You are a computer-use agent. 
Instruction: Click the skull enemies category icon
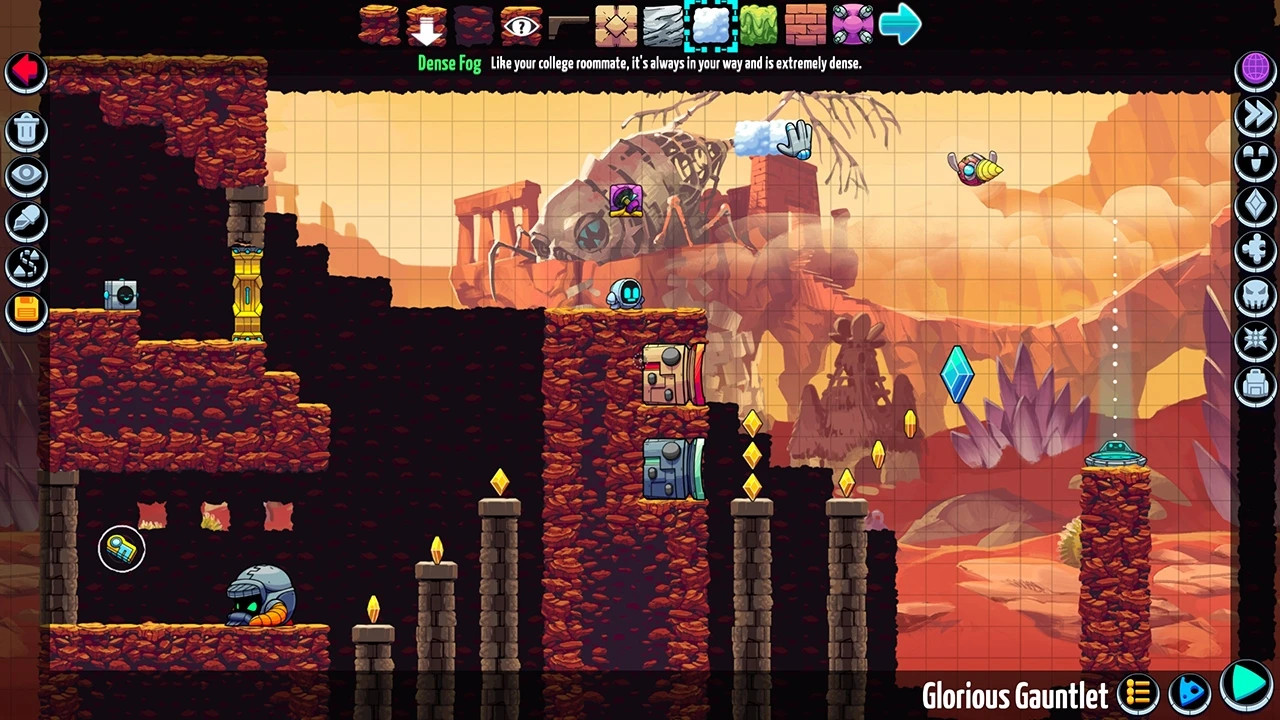pos(1256,296)
